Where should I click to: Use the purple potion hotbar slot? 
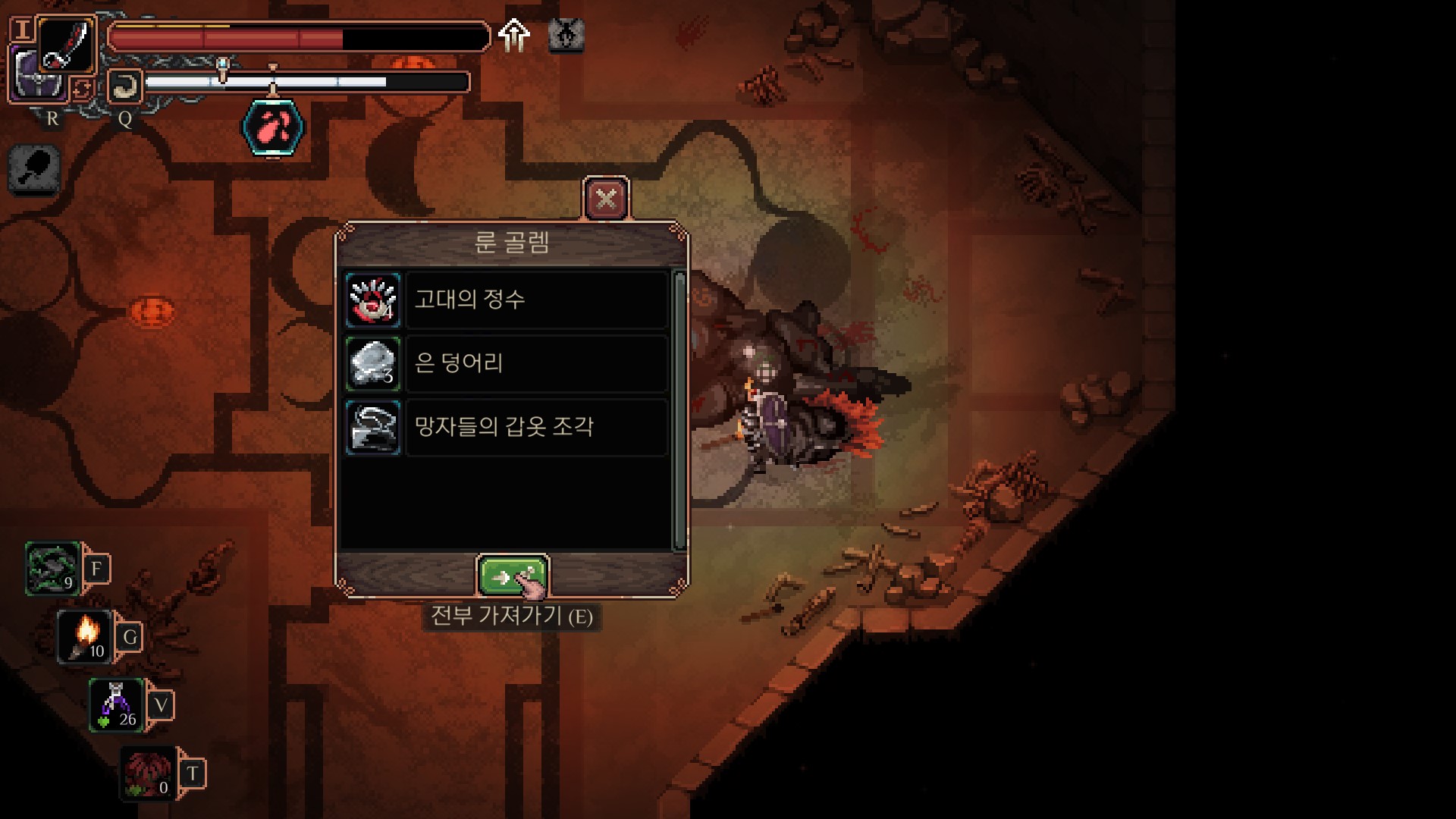(x=117, y=705)
